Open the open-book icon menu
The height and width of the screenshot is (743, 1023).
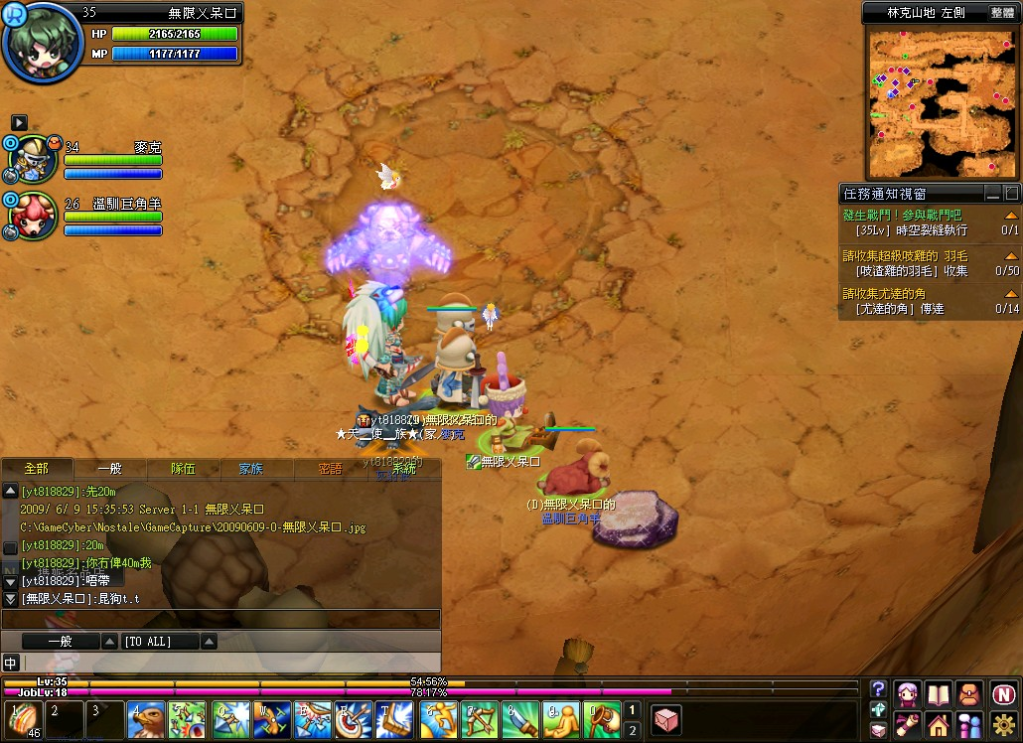[x=938, y=694]
